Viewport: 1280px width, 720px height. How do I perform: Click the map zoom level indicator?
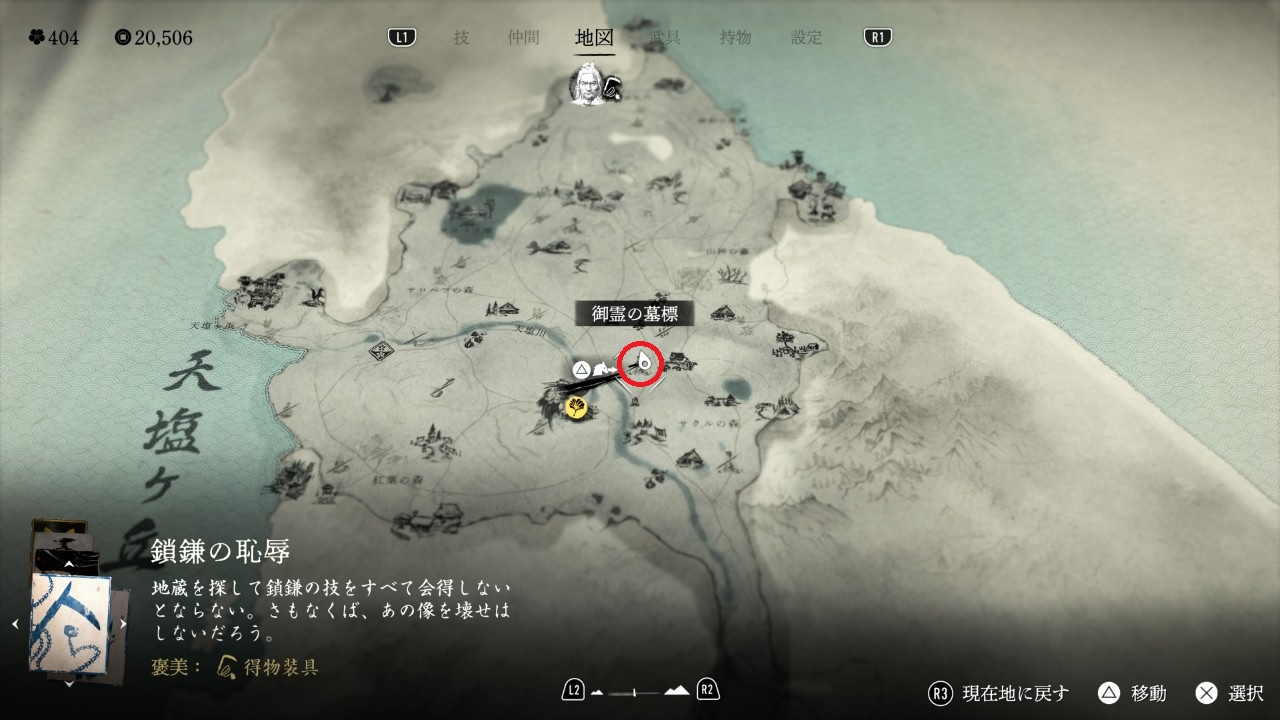tap(640, 691)
